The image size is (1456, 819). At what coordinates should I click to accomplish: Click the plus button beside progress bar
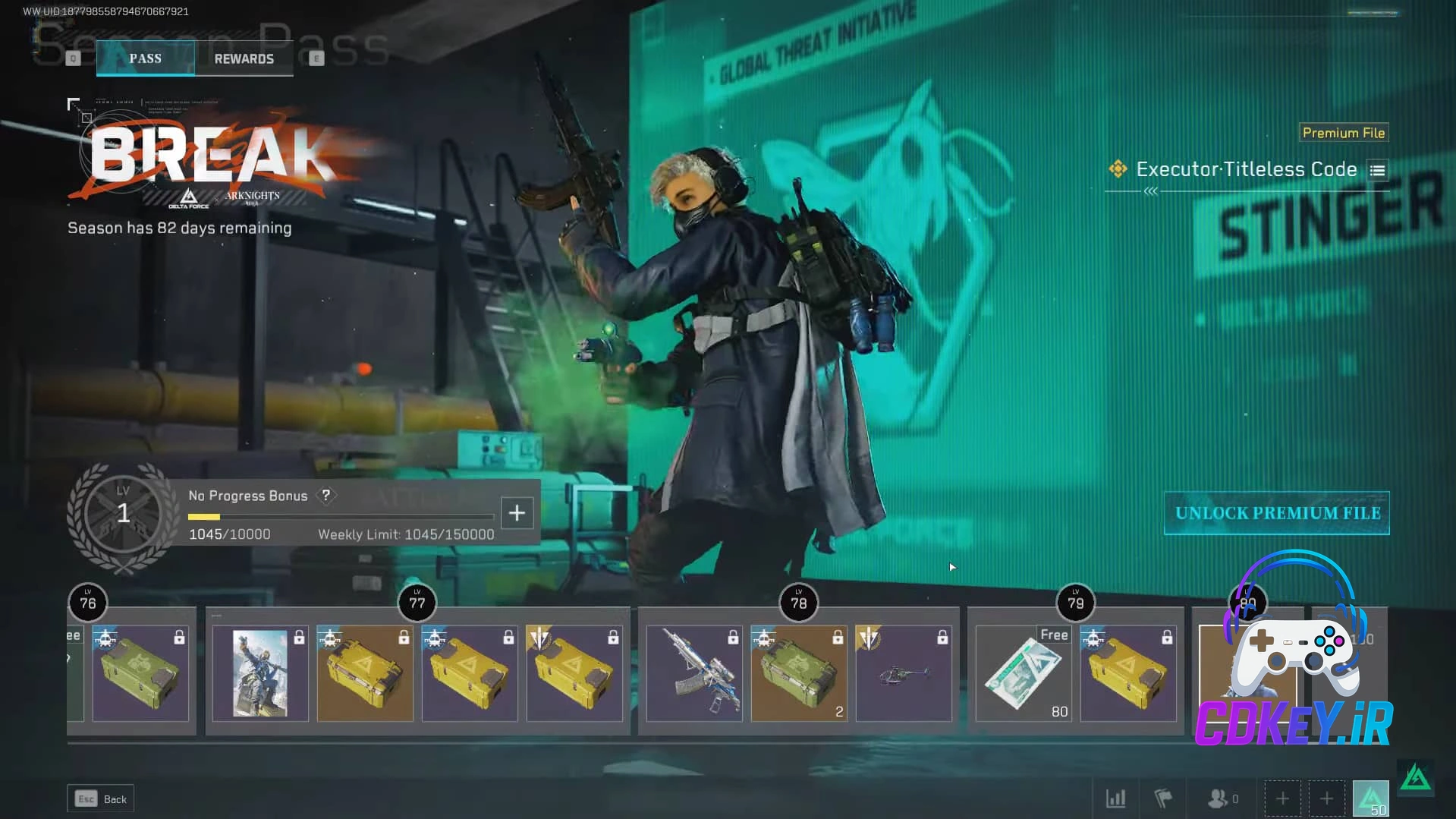click(x=517, y=513)
